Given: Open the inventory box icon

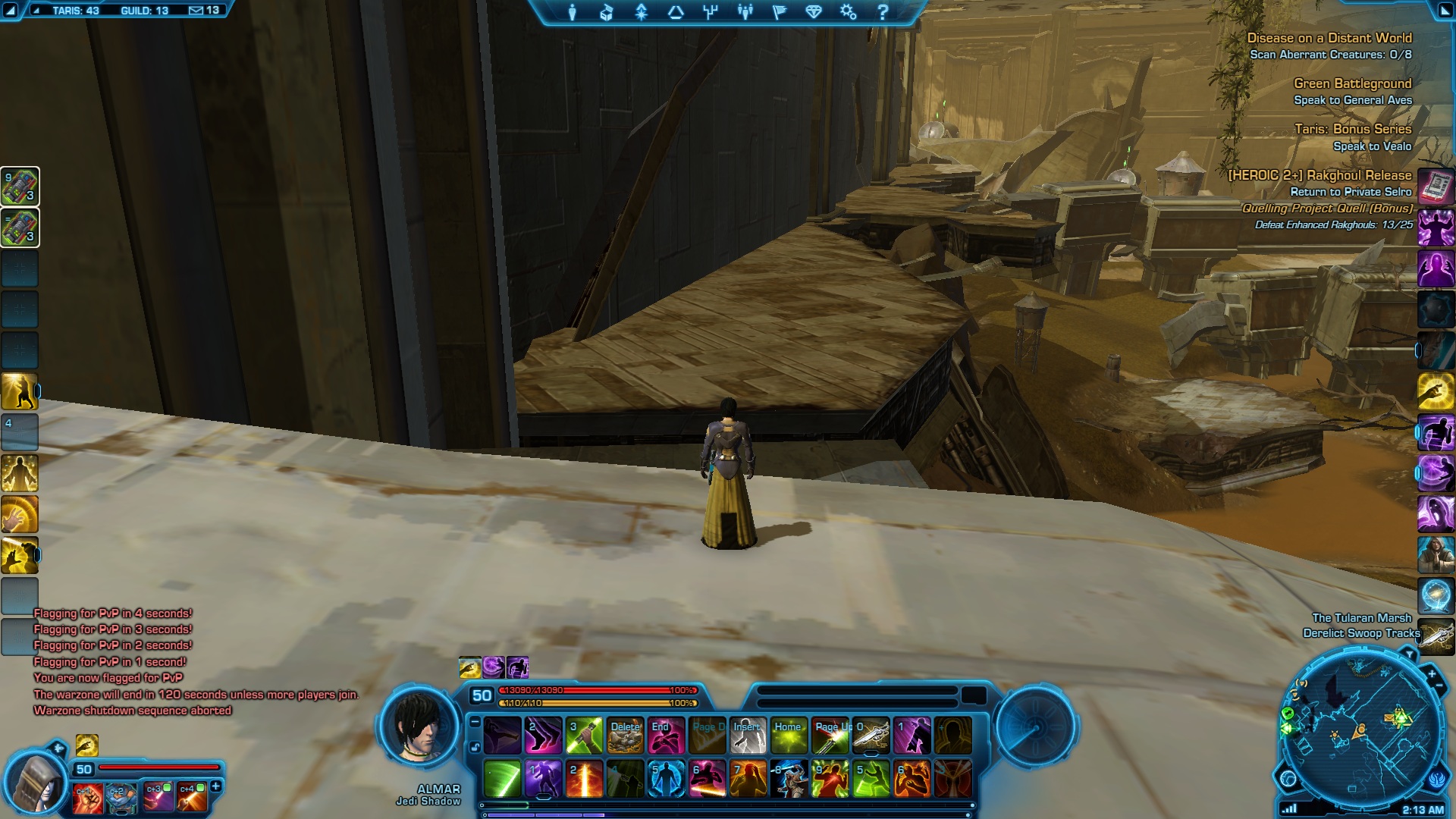Looking at the screenshot, I should [607, 12].
